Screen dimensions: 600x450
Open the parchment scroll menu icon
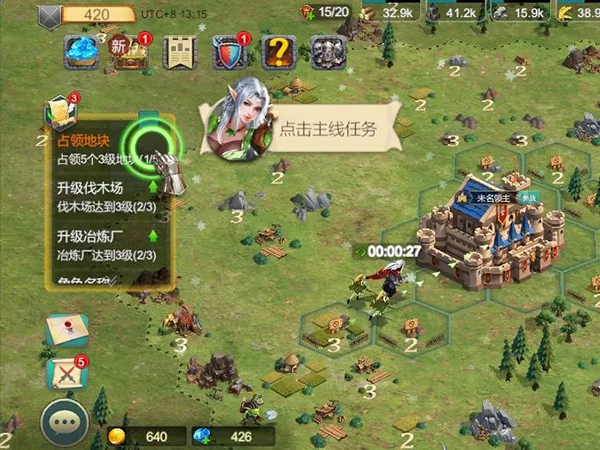[x=179, y=52]
